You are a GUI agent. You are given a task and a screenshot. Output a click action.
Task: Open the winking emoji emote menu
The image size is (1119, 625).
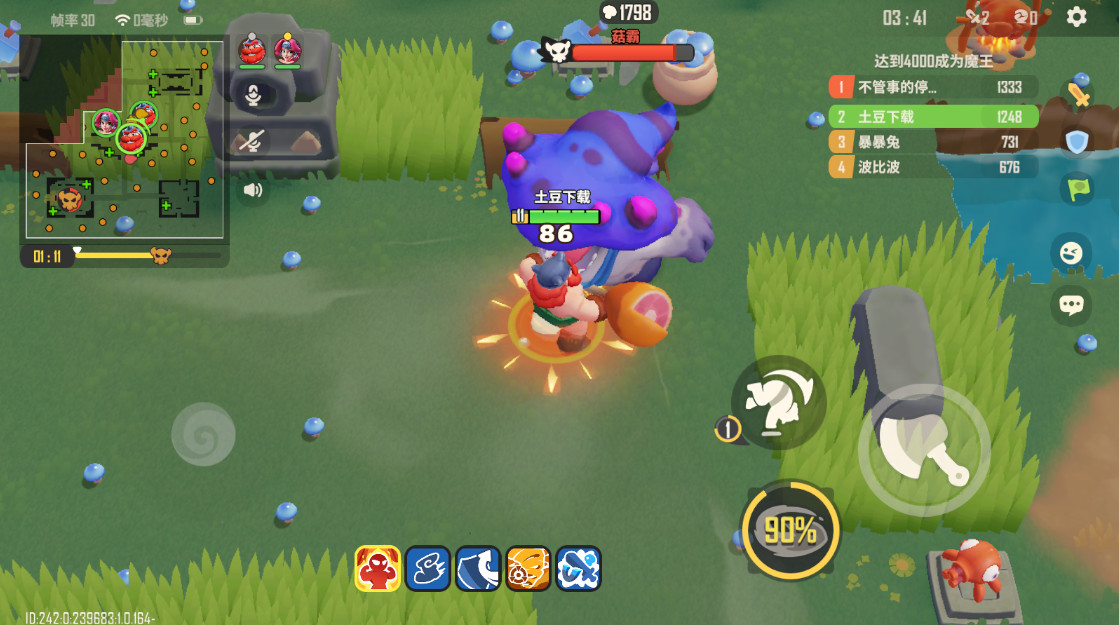(1071, 252)
